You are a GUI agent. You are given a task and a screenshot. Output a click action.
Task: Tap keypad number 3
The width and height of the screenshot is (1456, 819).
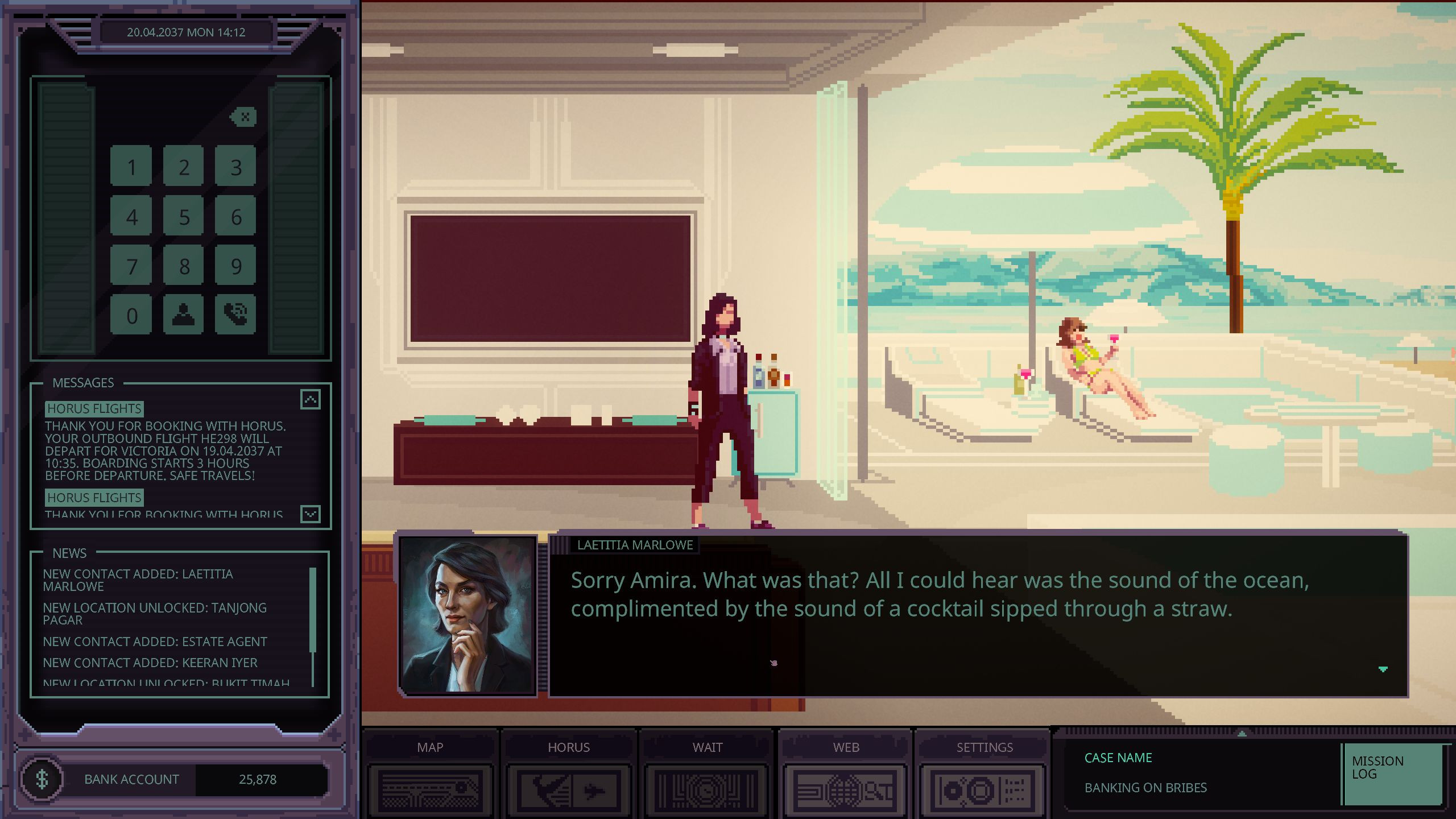coord(236,167)
